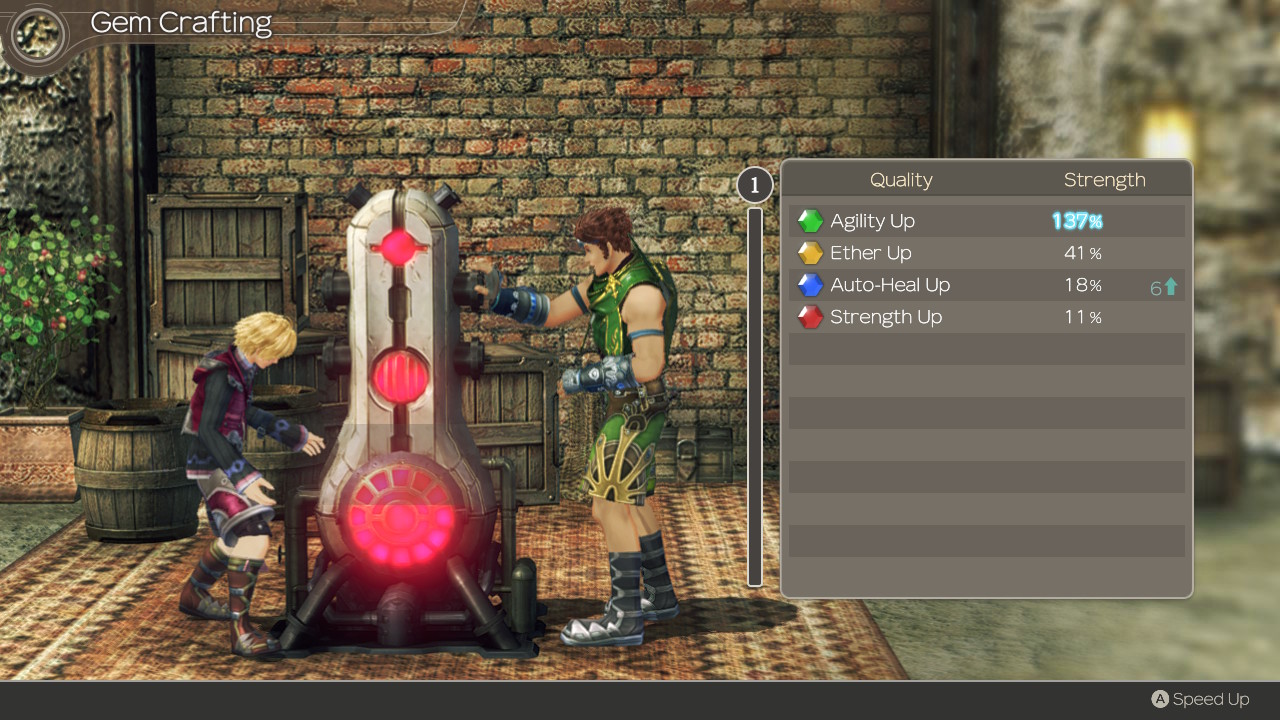Select the blue Auto-Heal Up gem icon
1280x720 pixels.
tap(810, 284)
